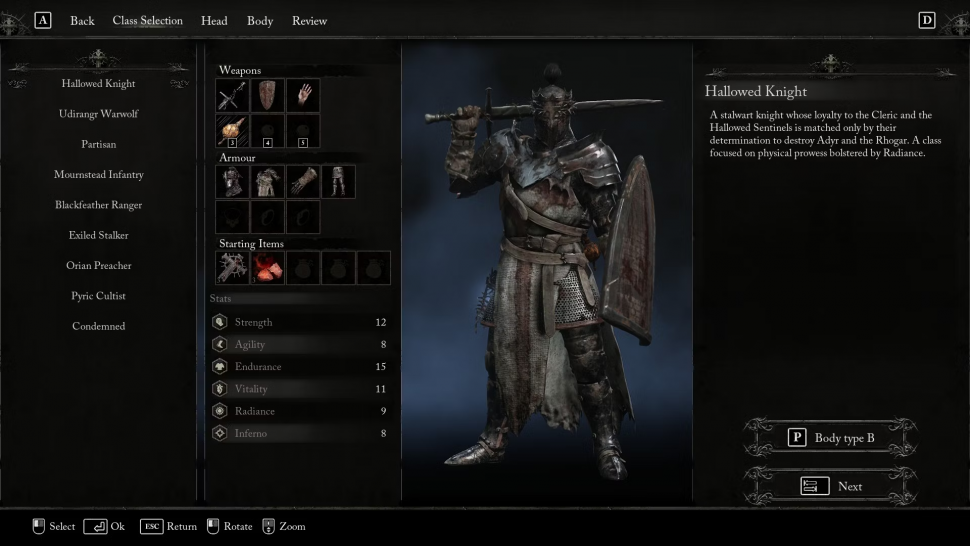
Task: Click the helmet armour slot
Action: 233,181
